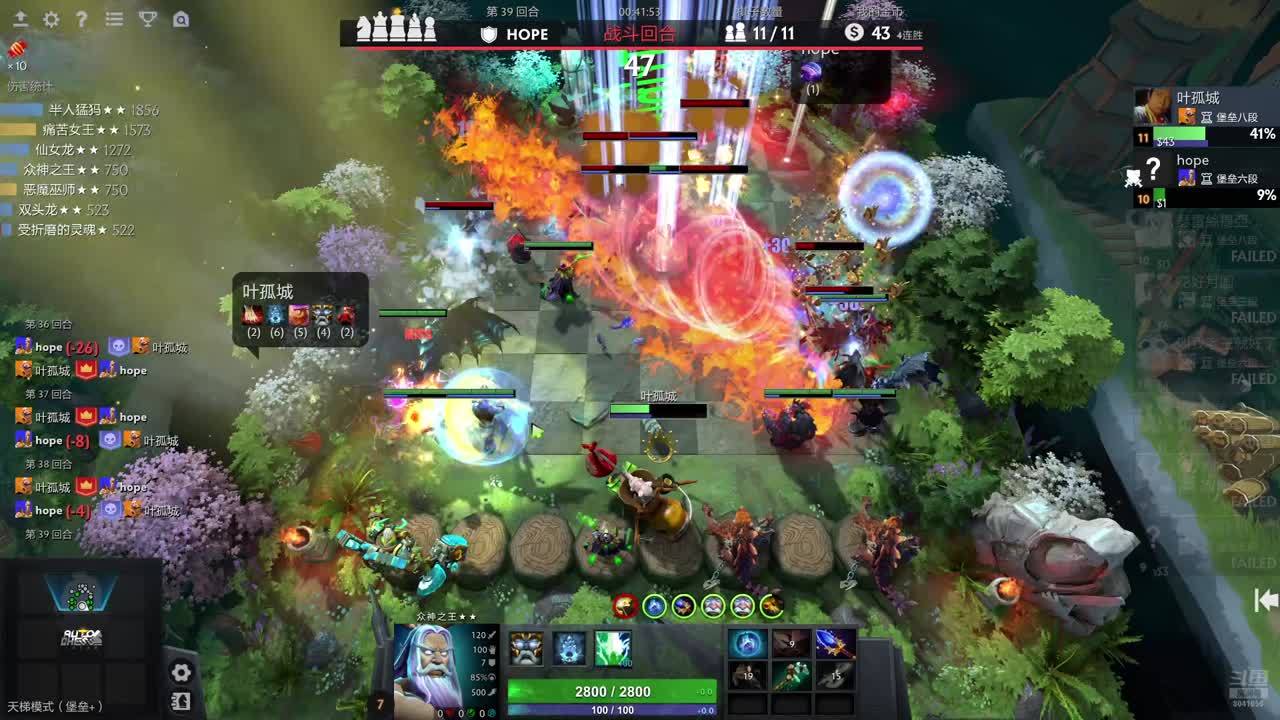This screenshot has height=720, width=1280.
Task: Click the upload arrow icon in the toolbar
Action: pyautogui.click(x=20, y=19)
